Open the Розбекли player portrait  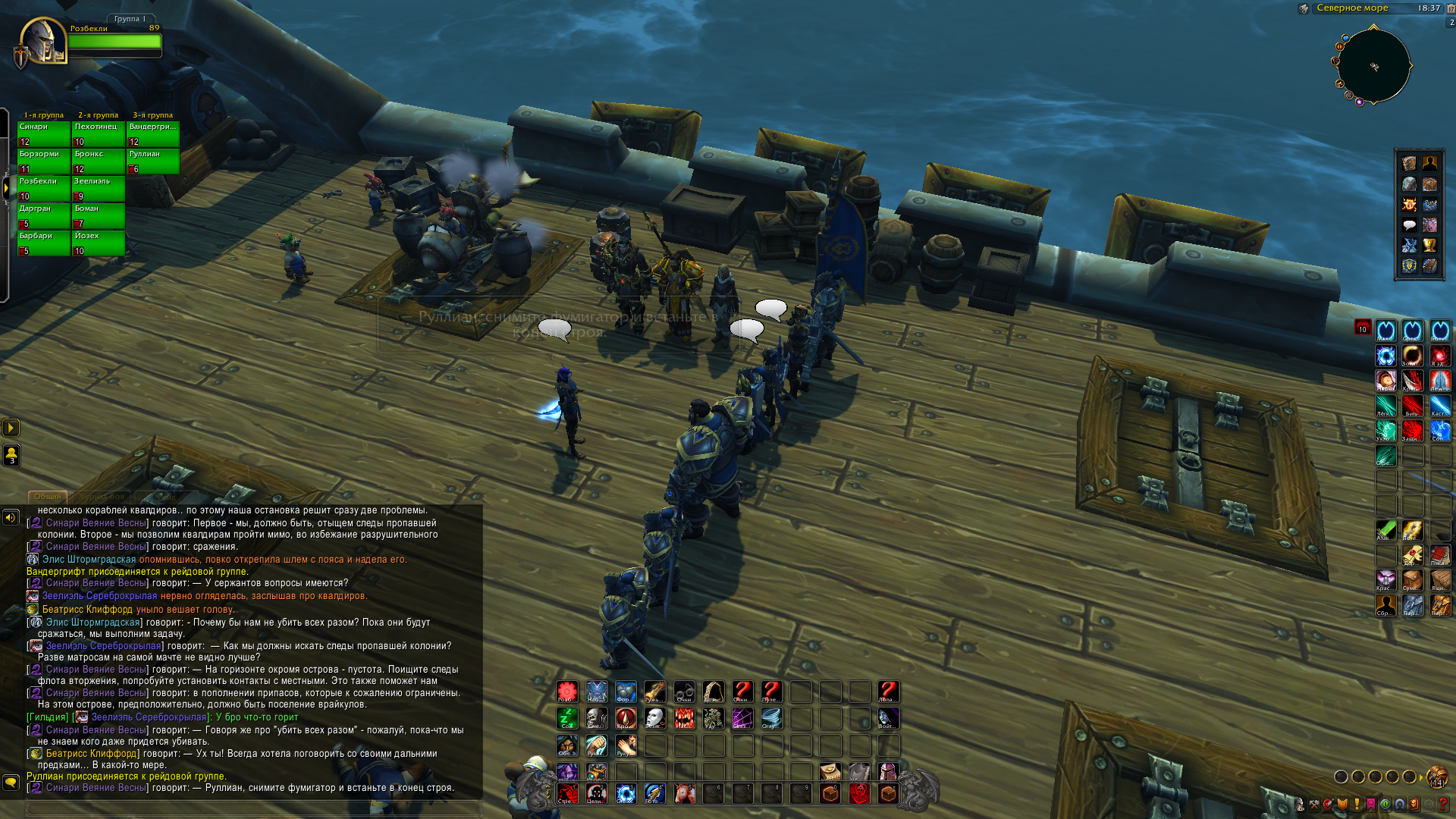[x=43, y=41]
